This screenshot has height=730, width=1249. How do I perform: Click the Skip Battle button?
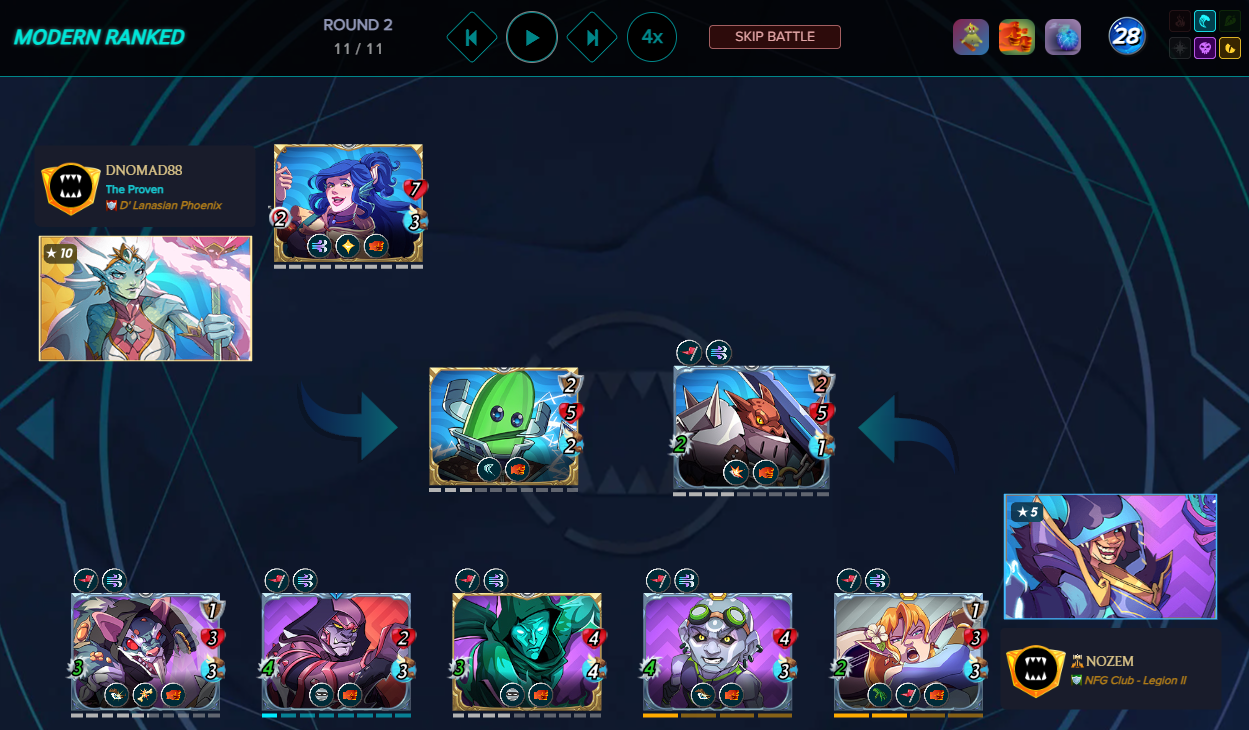click(775, 37)
